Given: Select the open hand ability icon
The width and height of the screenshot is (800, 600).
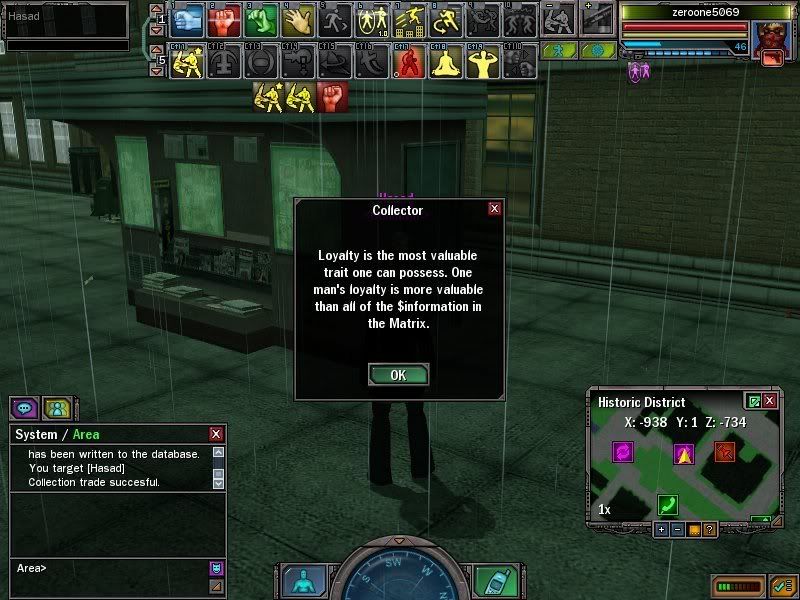Looking at the screenshot, I should [296, 19].
